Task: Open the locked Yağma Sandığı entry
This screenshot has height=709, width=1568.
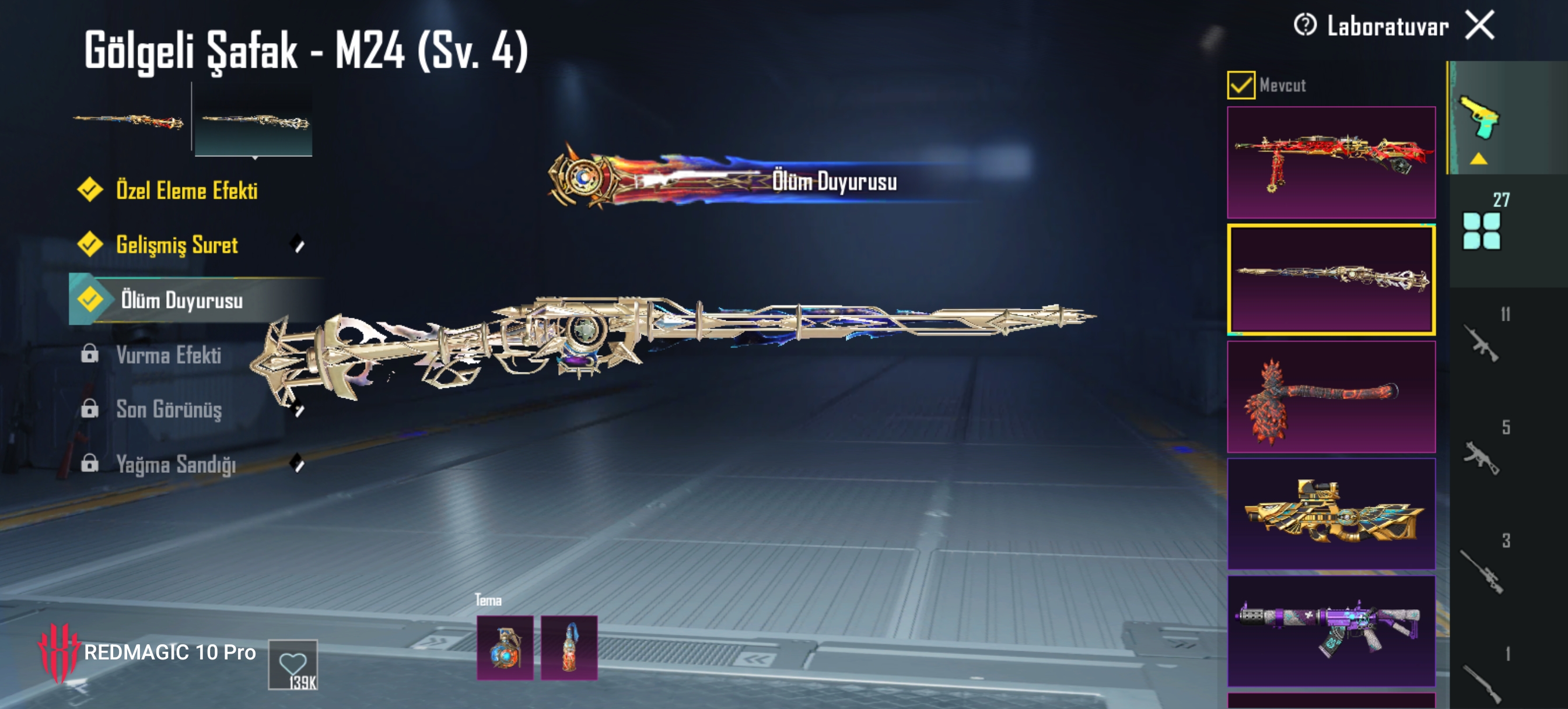Action: (176, 464)
